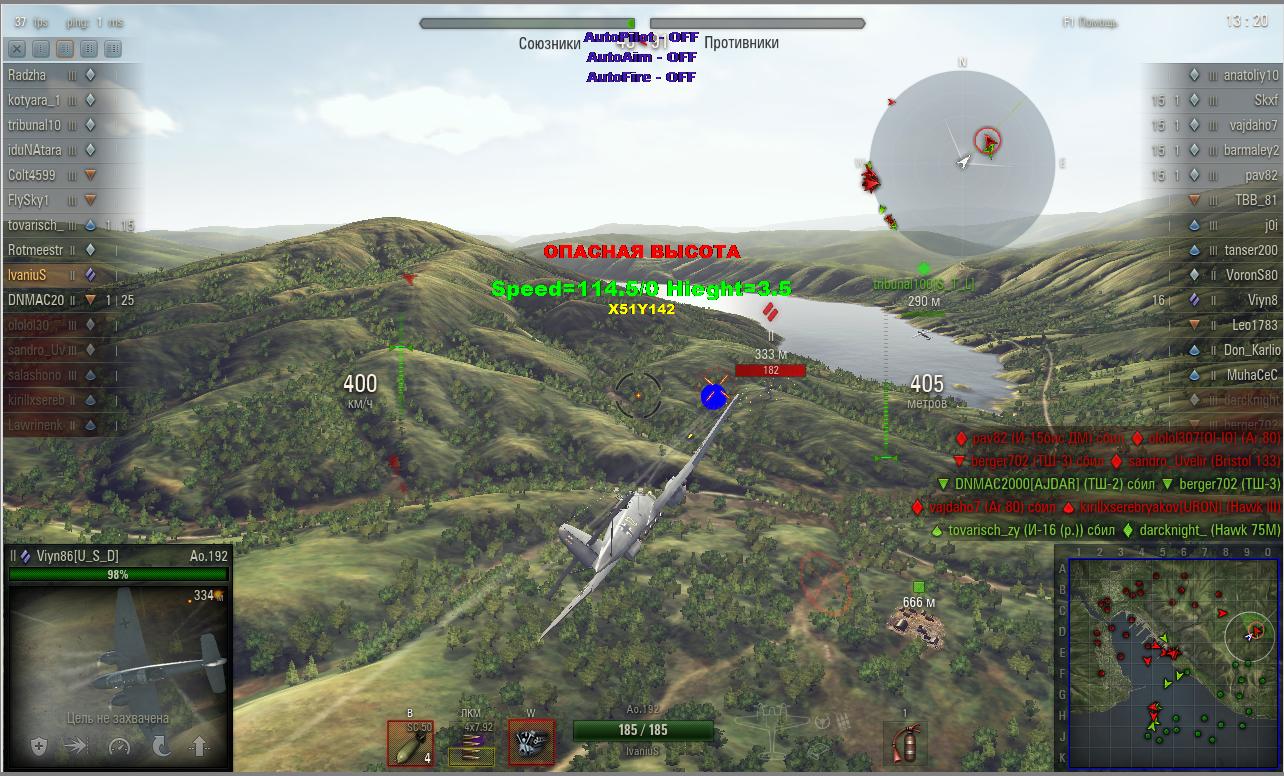
Task: Pick IvaniuS in the allied player list
Action: point(28,274)
